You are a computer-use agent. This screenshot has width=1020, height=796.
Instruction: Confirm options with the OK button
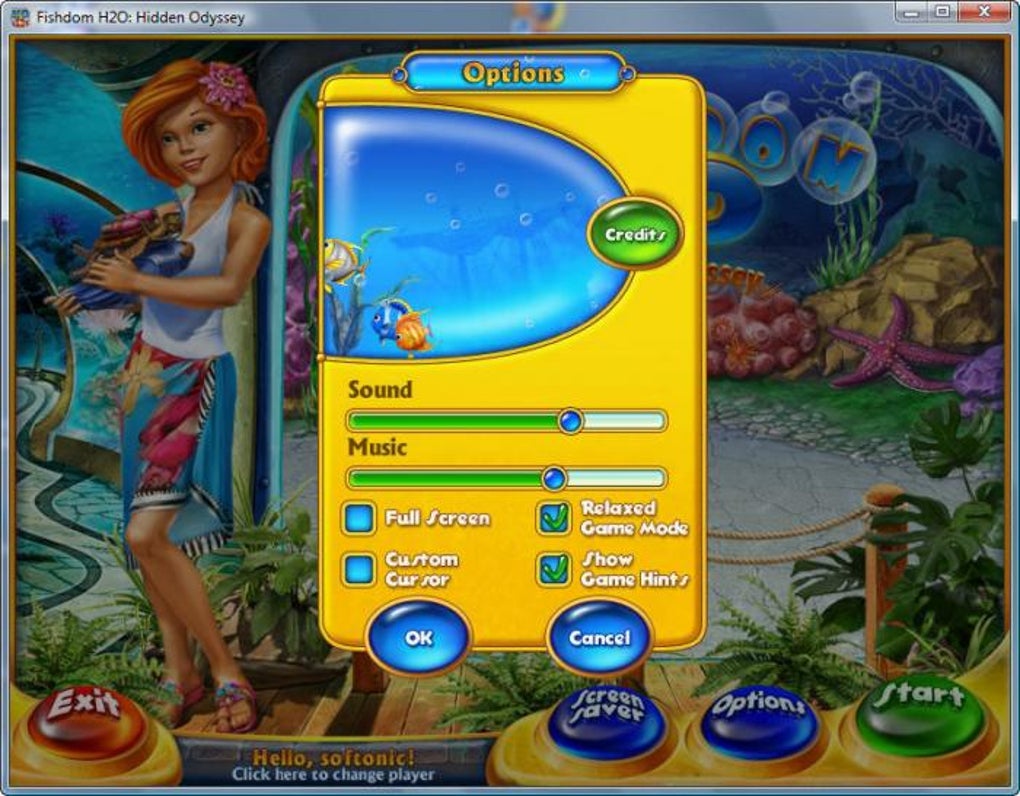[x=418, y=637]
